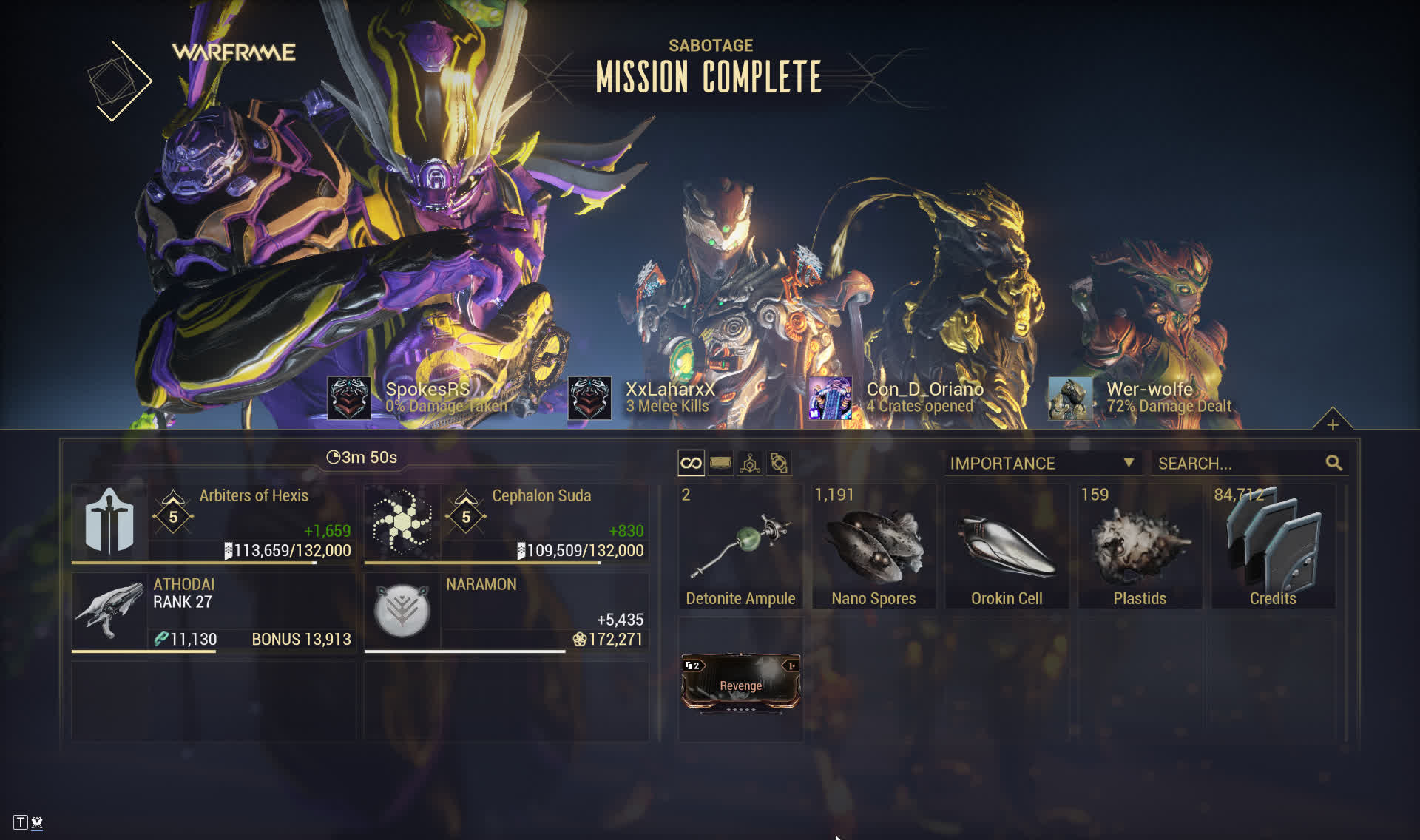This screenshot has height=840, width=1420.
Task: Open Wer-wolfe's player profile
Action: point(1069,398)
